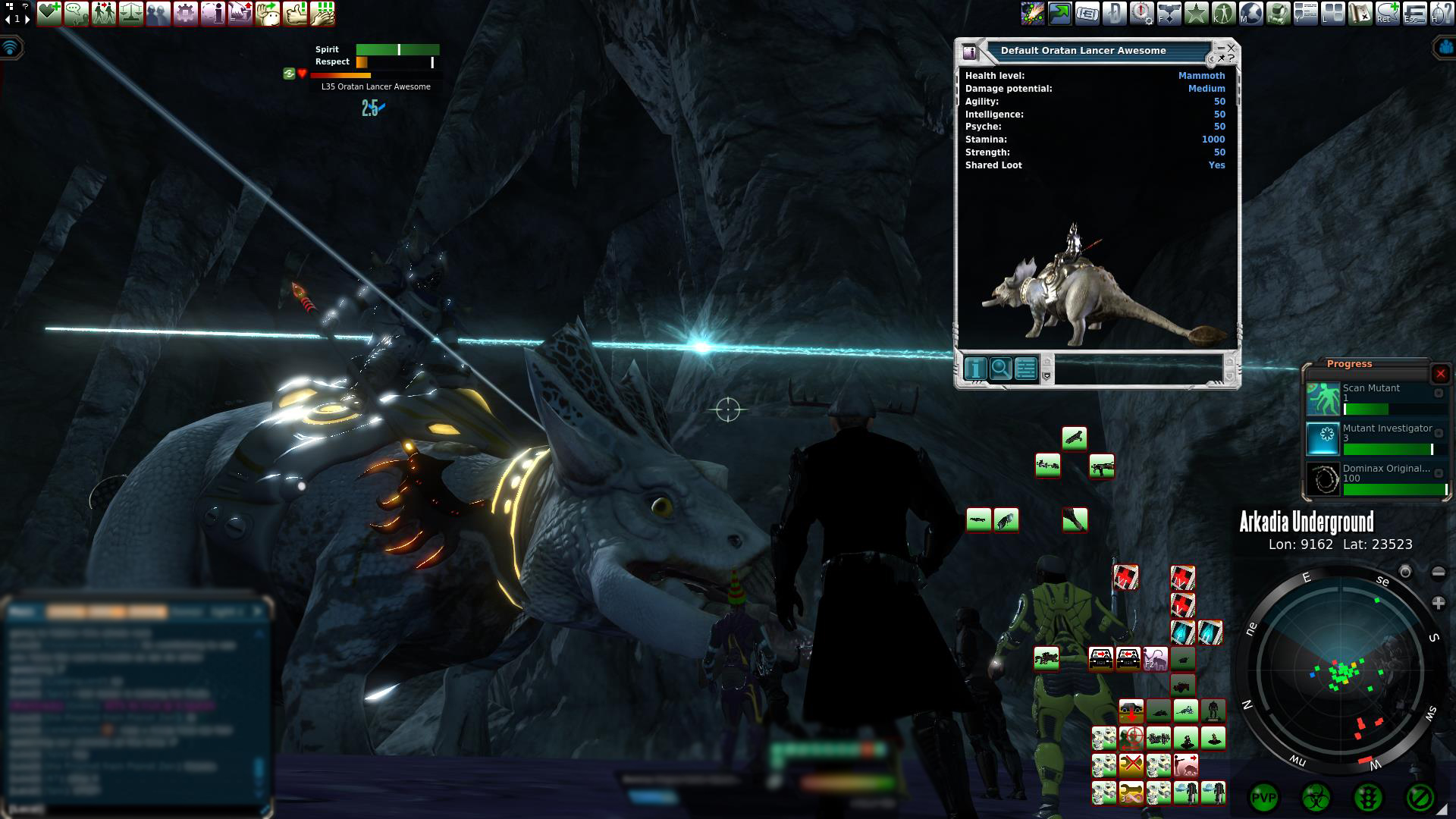Zoom out the radar with minus button
The image size is (1456, 819).
(1438, 573)
